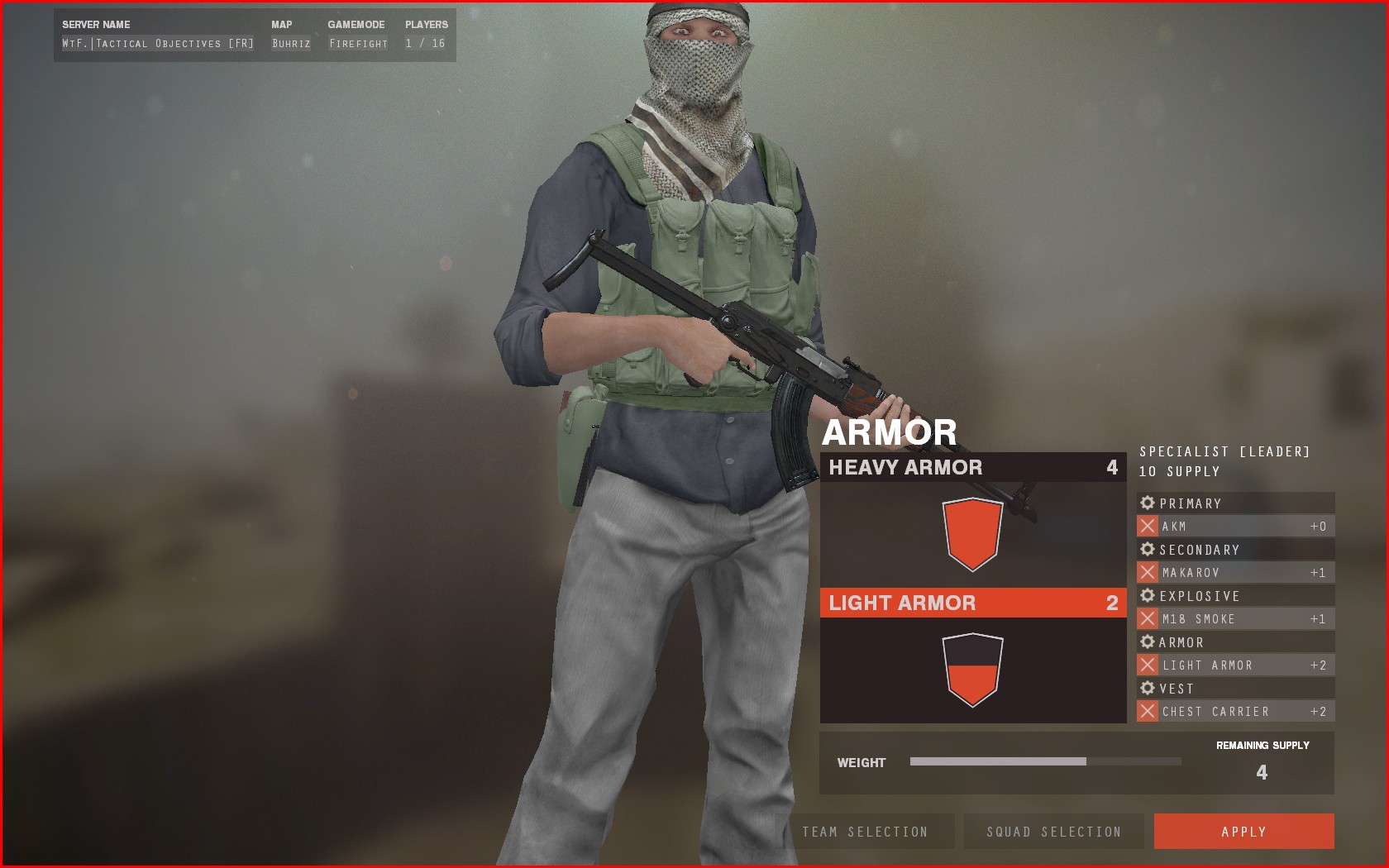
Task: Click the gear icon beside ARMOR
Action: coord(1147,641)
